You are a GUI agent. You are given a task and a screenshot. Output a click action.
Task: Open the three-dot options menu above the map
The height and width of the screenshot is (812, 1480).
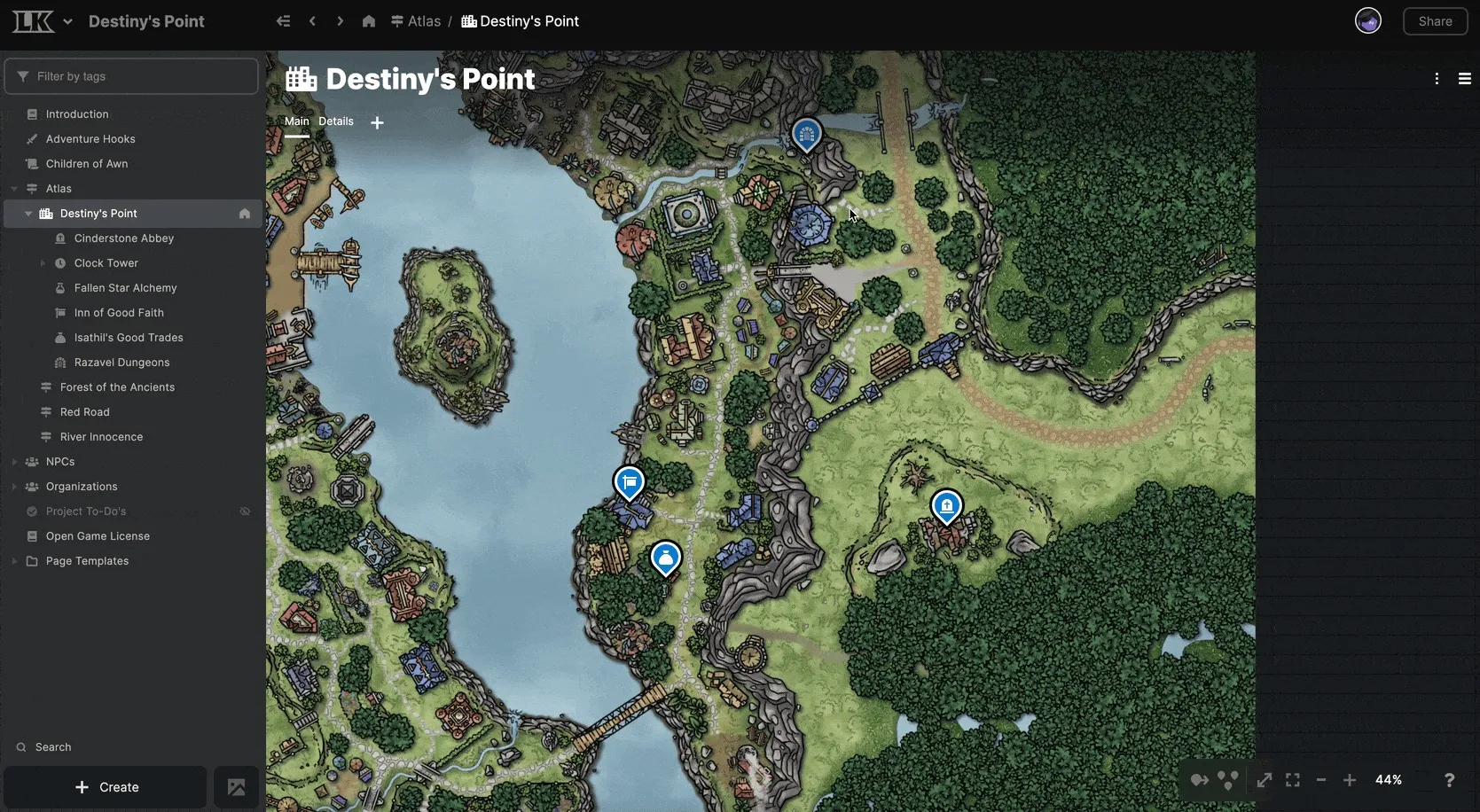(1437, 78)
